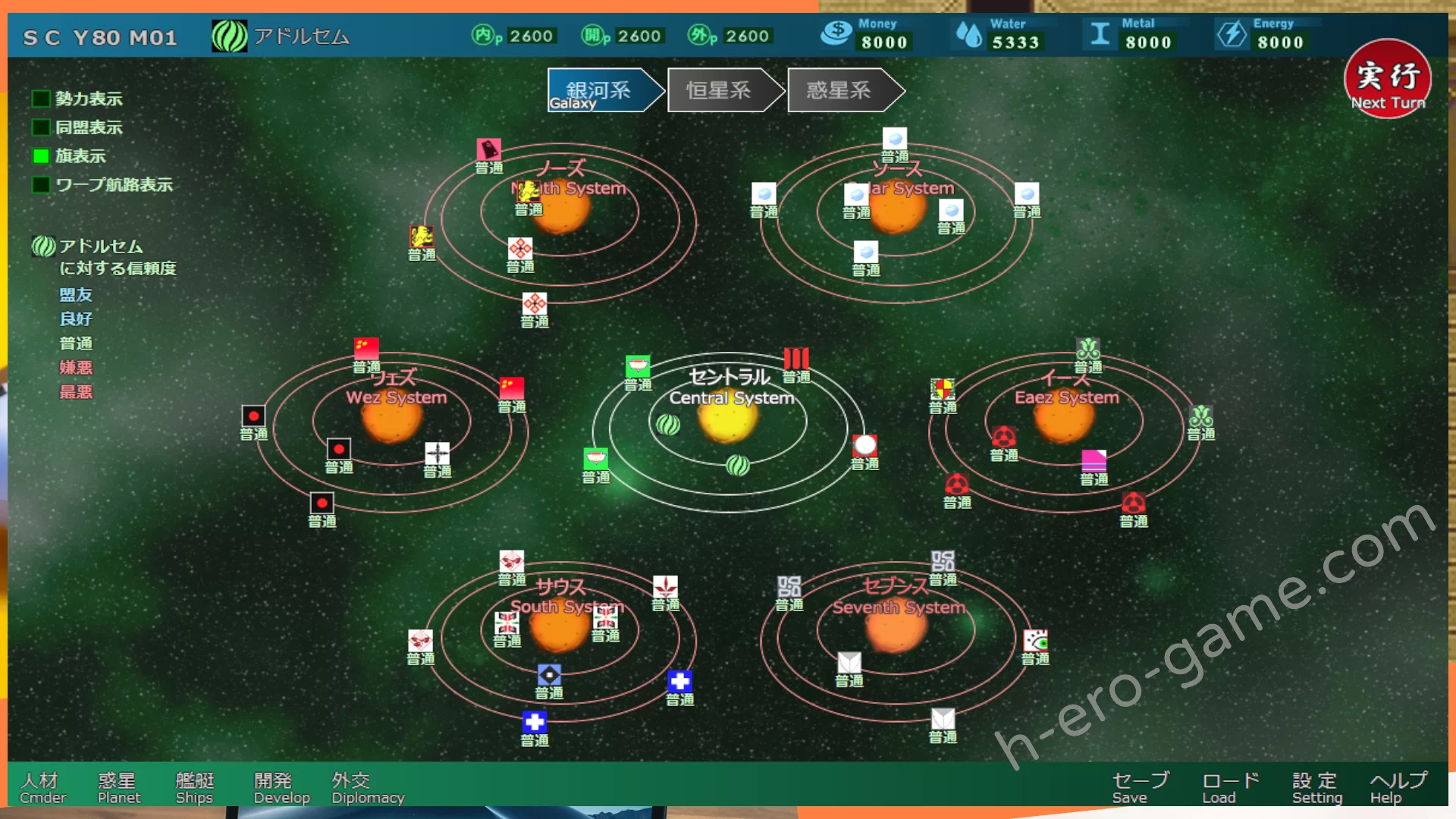Save the game
Image resolution: width=1456 pixels, height=819 pixels.
(x=1140, y=787)
